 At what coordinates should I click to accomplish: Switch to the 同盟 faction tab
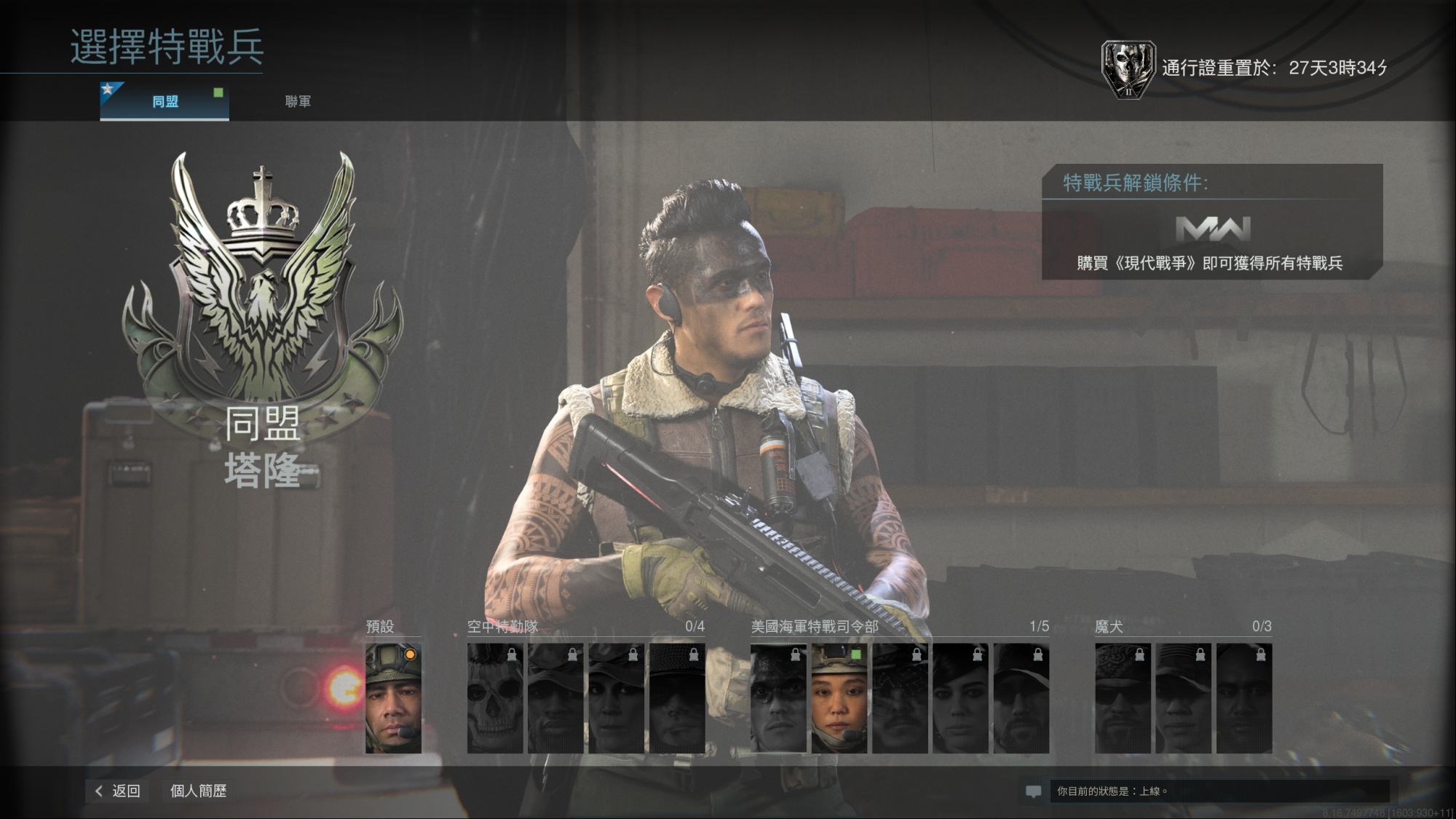[x=165, y=101]
